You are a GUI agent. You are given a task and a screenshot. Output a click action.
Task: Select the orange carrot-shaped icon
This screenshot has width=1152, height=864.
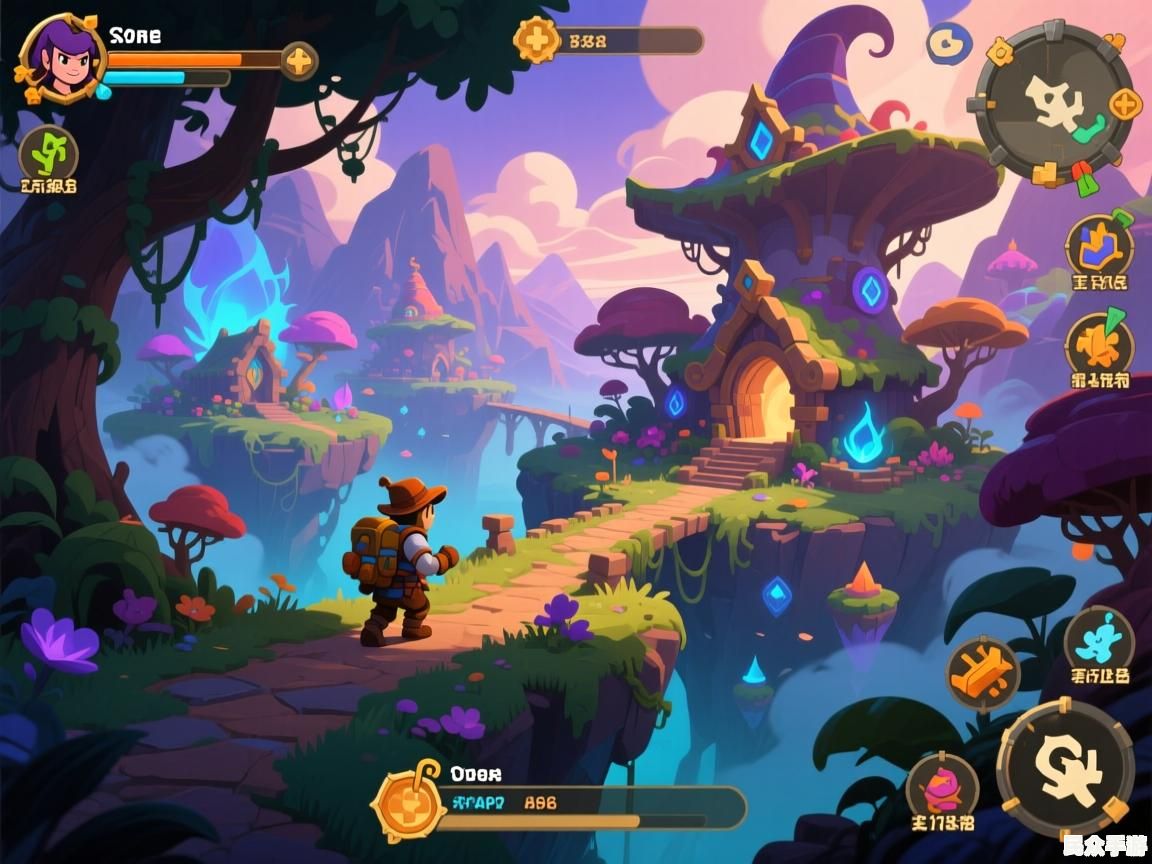coord(1098,345)
